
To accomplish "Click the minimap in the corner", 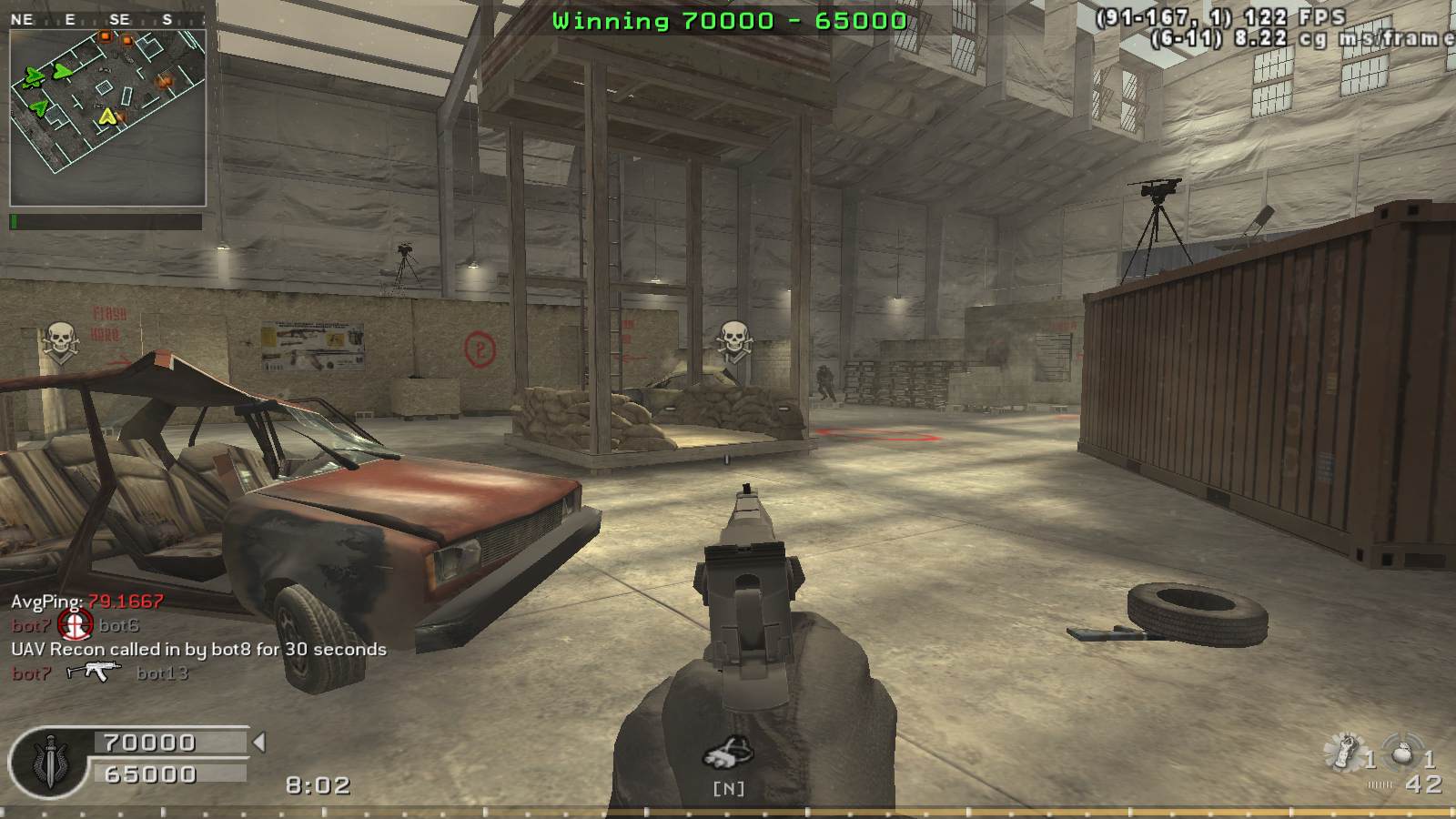I will click(107, 116).
